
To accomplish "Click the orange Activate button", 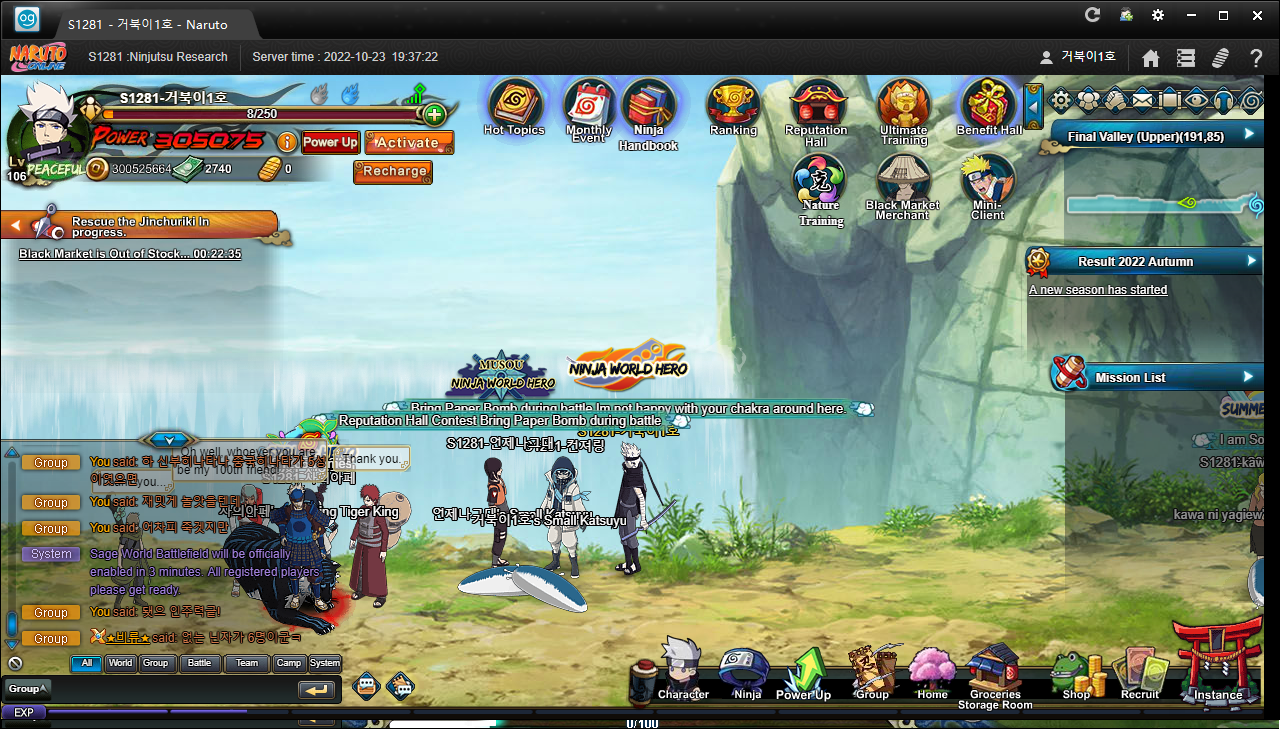I will 408,142.
